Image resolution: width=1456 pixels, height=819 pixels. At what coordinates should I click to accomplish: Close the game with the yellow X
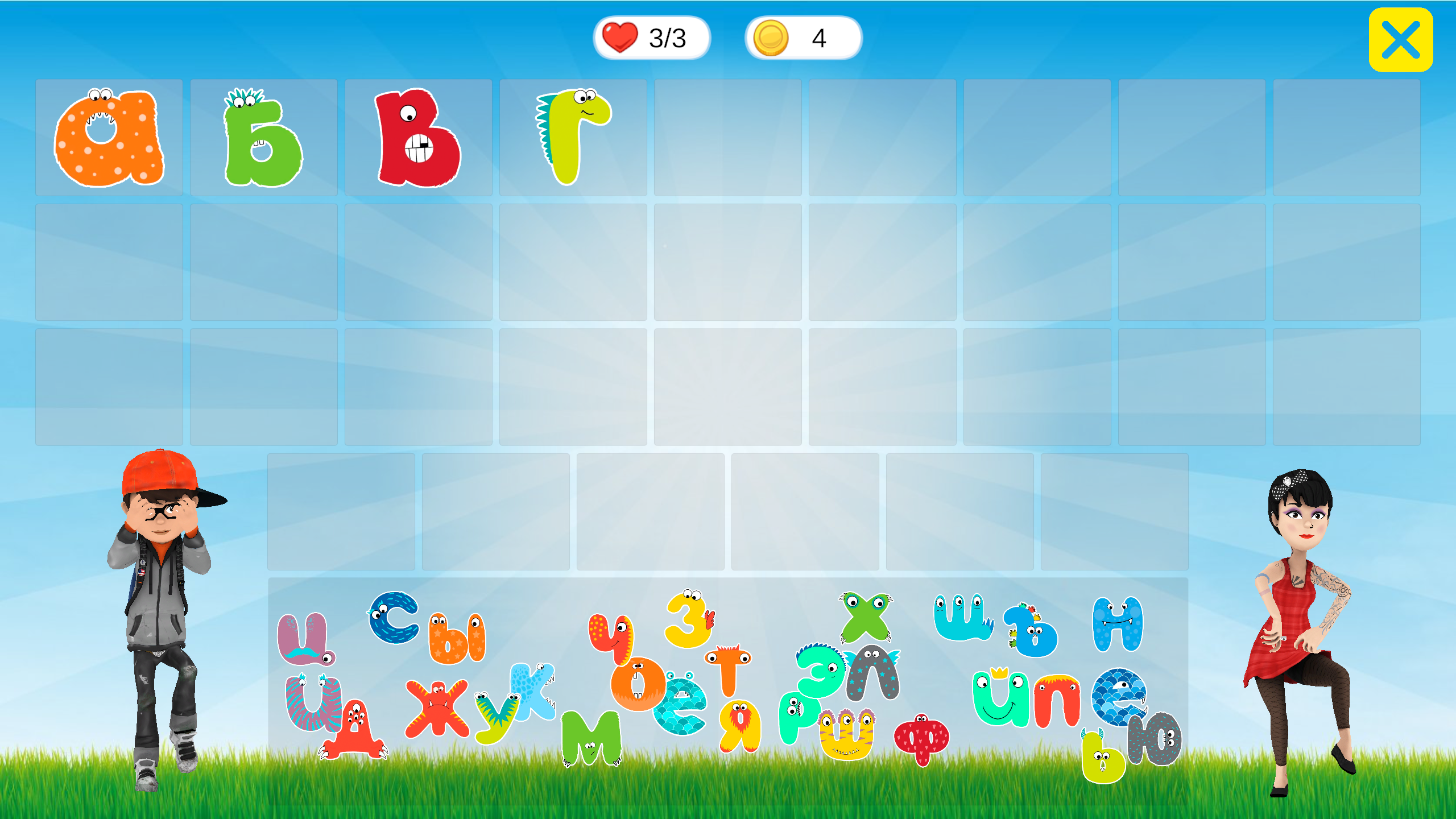[1400, 39]
